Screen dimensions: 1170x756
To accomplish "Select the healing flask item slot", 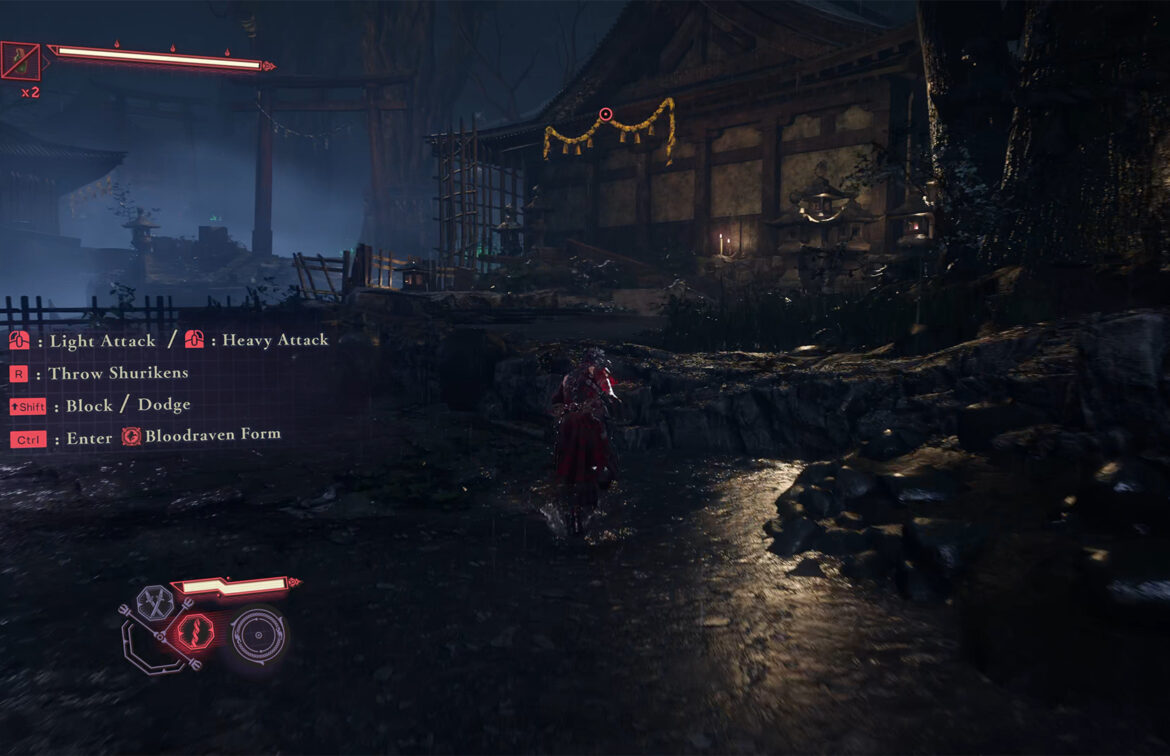I will (x=21, y=61).
